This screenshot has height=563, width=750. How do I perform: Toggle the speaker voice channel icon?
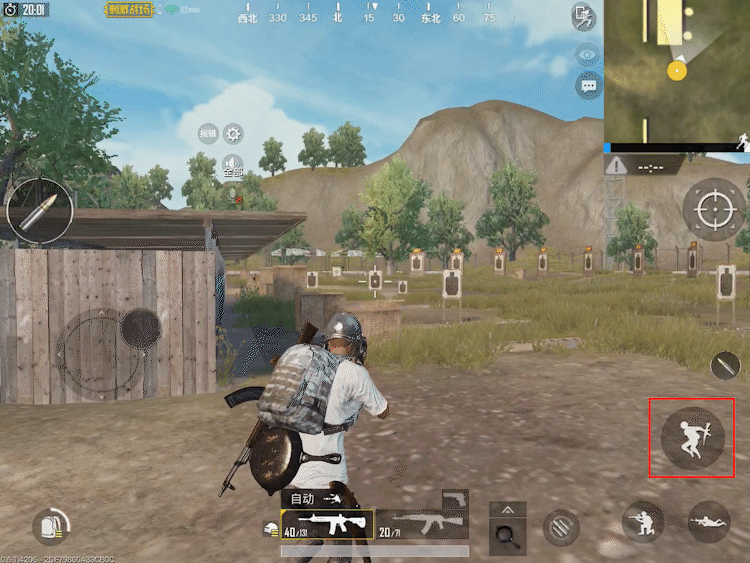233,164
